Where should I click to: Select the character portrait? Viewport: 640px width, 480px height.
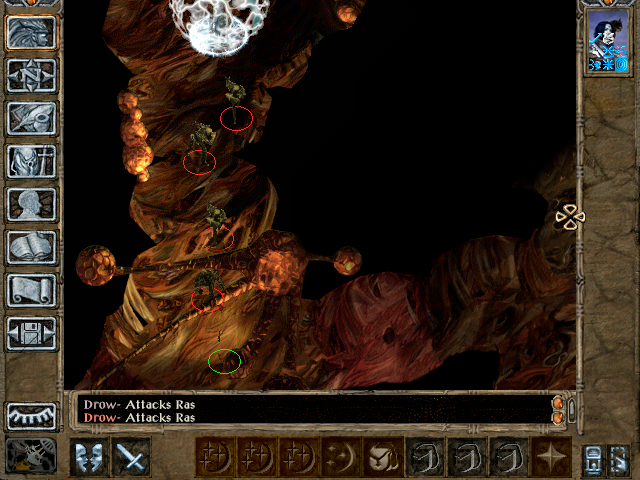[x=608, y=41]
